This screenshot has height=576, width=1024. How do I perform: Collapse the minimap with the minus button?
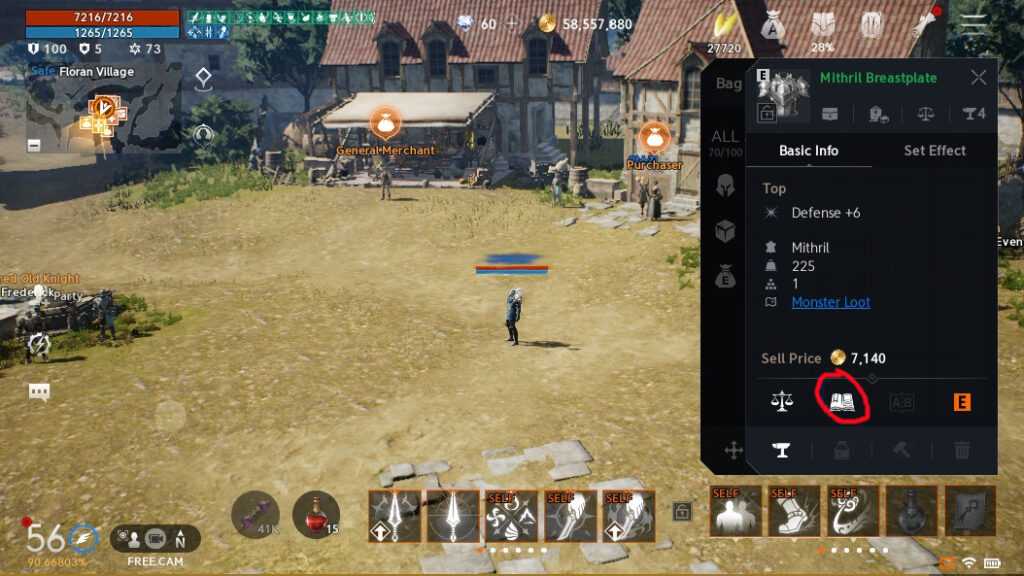[x=34, y=145]
